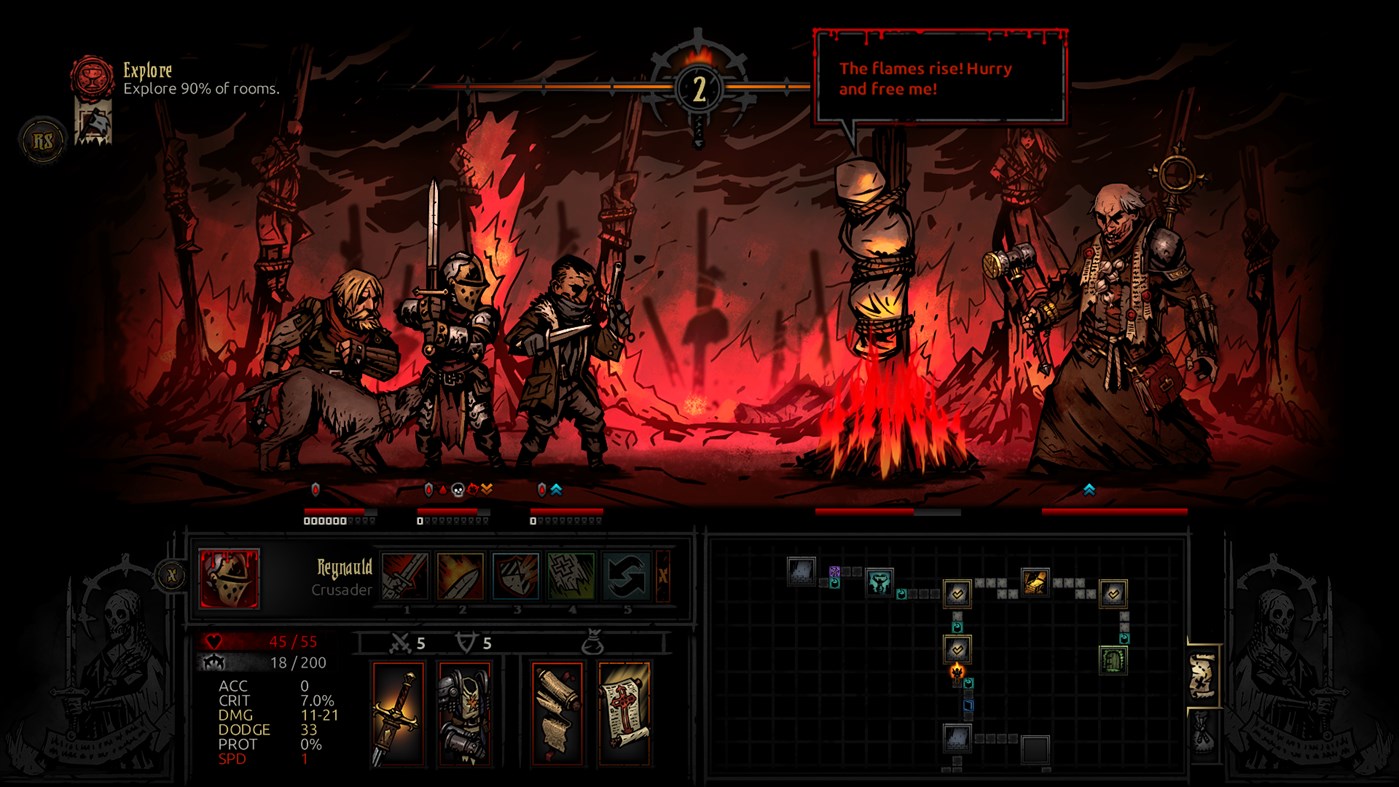Open the treasure room icon on the map

pos(1034,581)
